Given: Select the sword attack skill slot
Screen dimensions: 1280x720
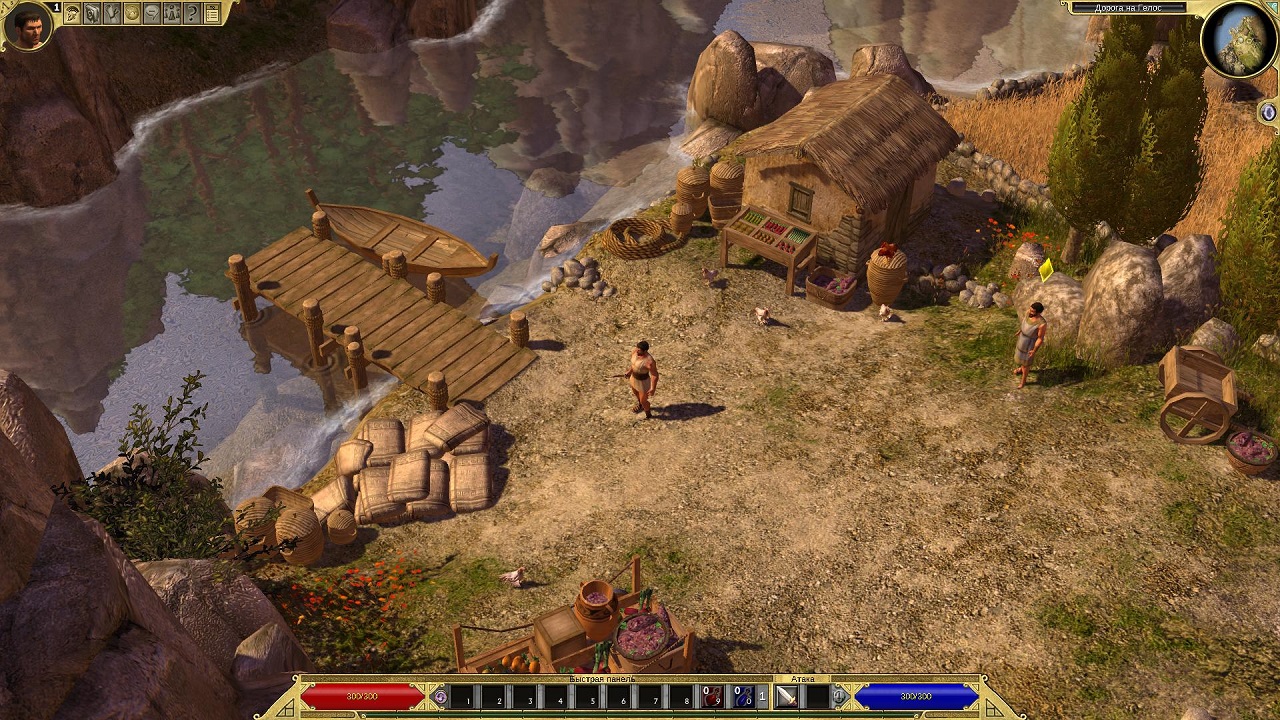Looking at the screenshot, I should [x=787, y=696].
